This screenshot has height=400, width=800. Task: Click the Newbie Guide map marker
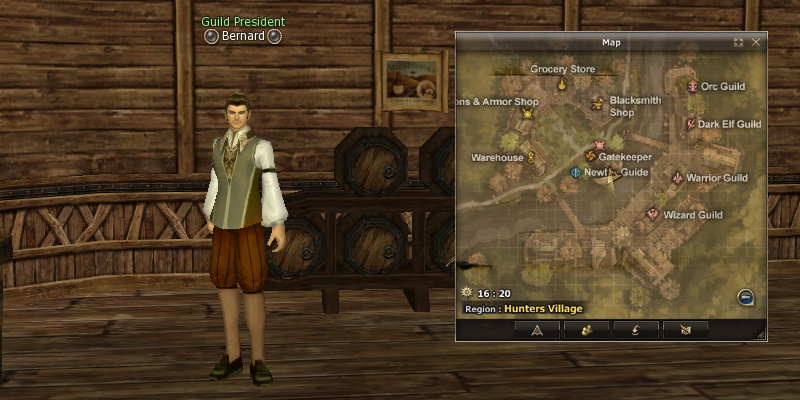click(575, 172)
